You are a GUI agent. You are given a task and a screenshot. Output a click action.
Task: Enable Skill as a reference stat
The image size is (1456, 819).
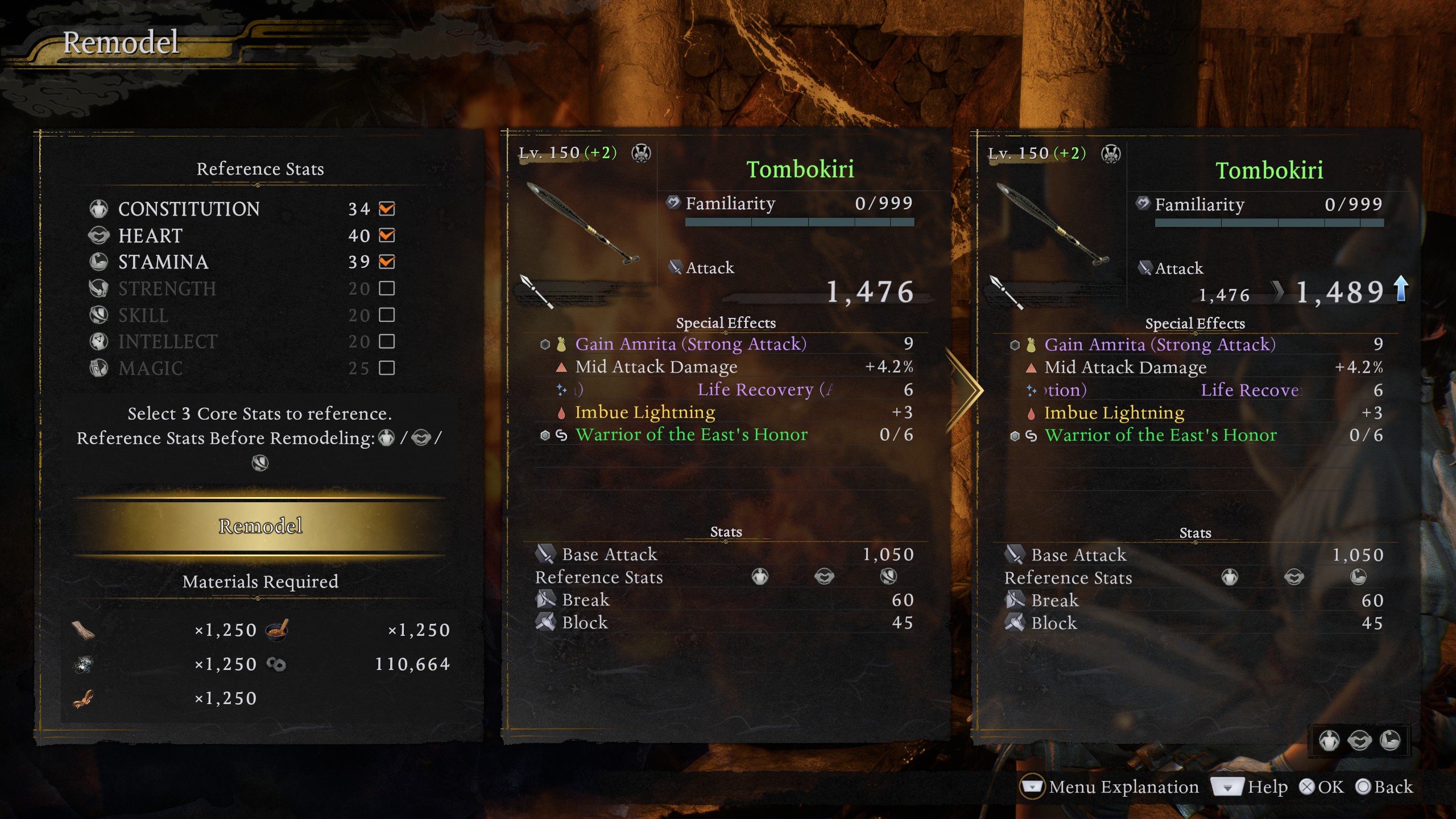(387, 315)
